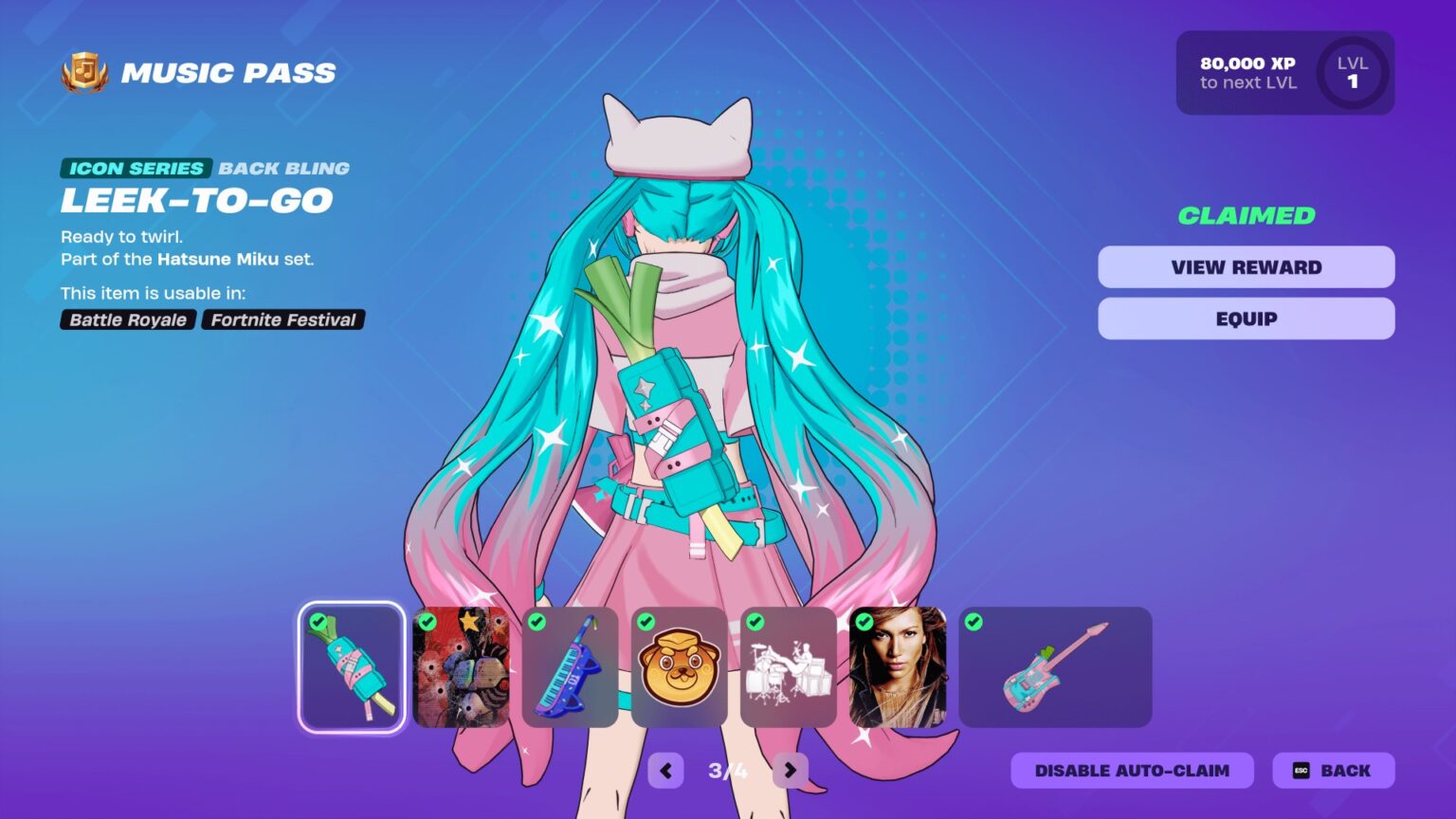Click the pink guitar reward icon

pyautogui.click(x=1055, y=666)
